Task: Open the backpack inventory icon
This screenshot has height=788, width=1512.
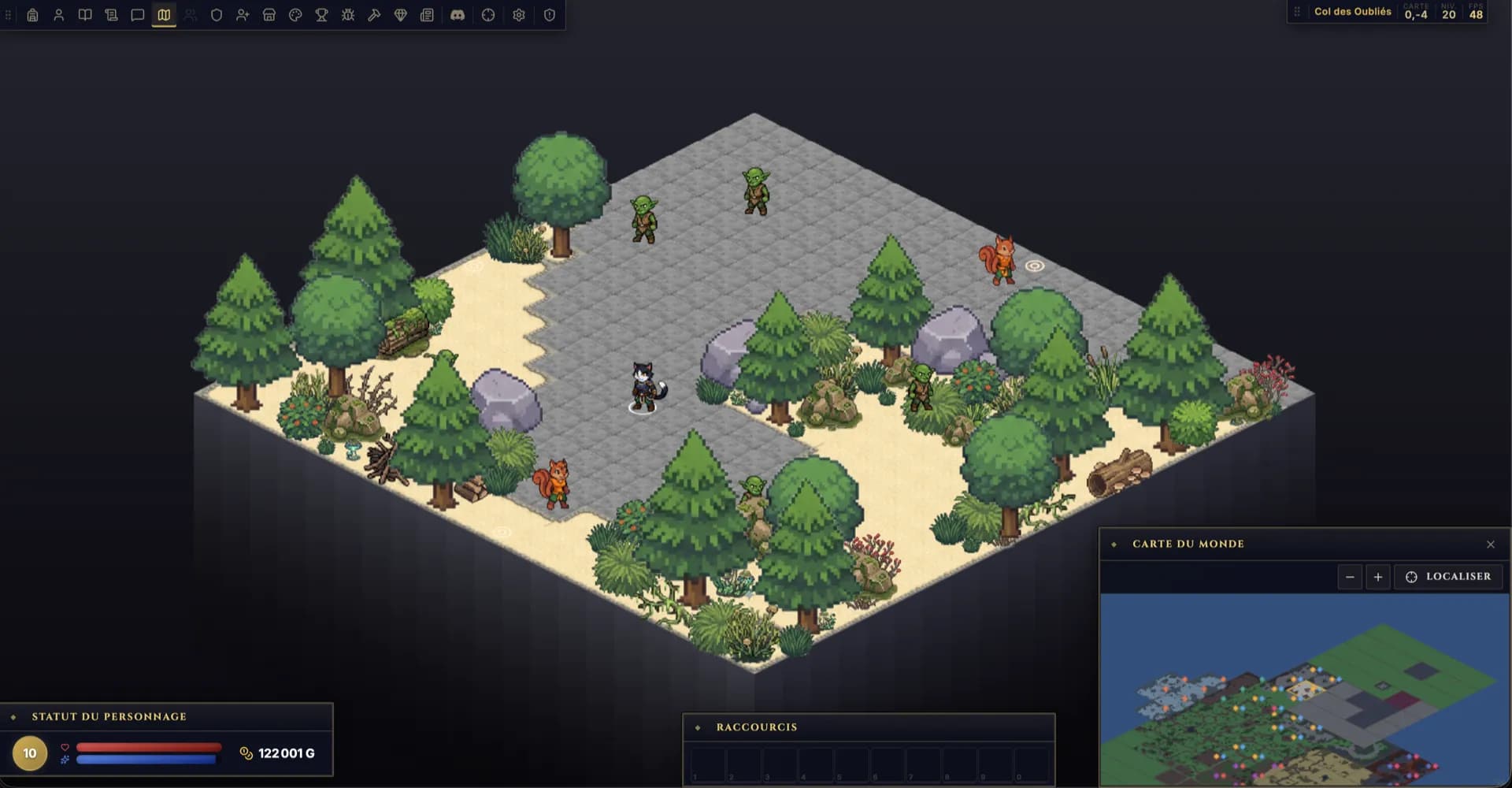Action: click(32, 15)
